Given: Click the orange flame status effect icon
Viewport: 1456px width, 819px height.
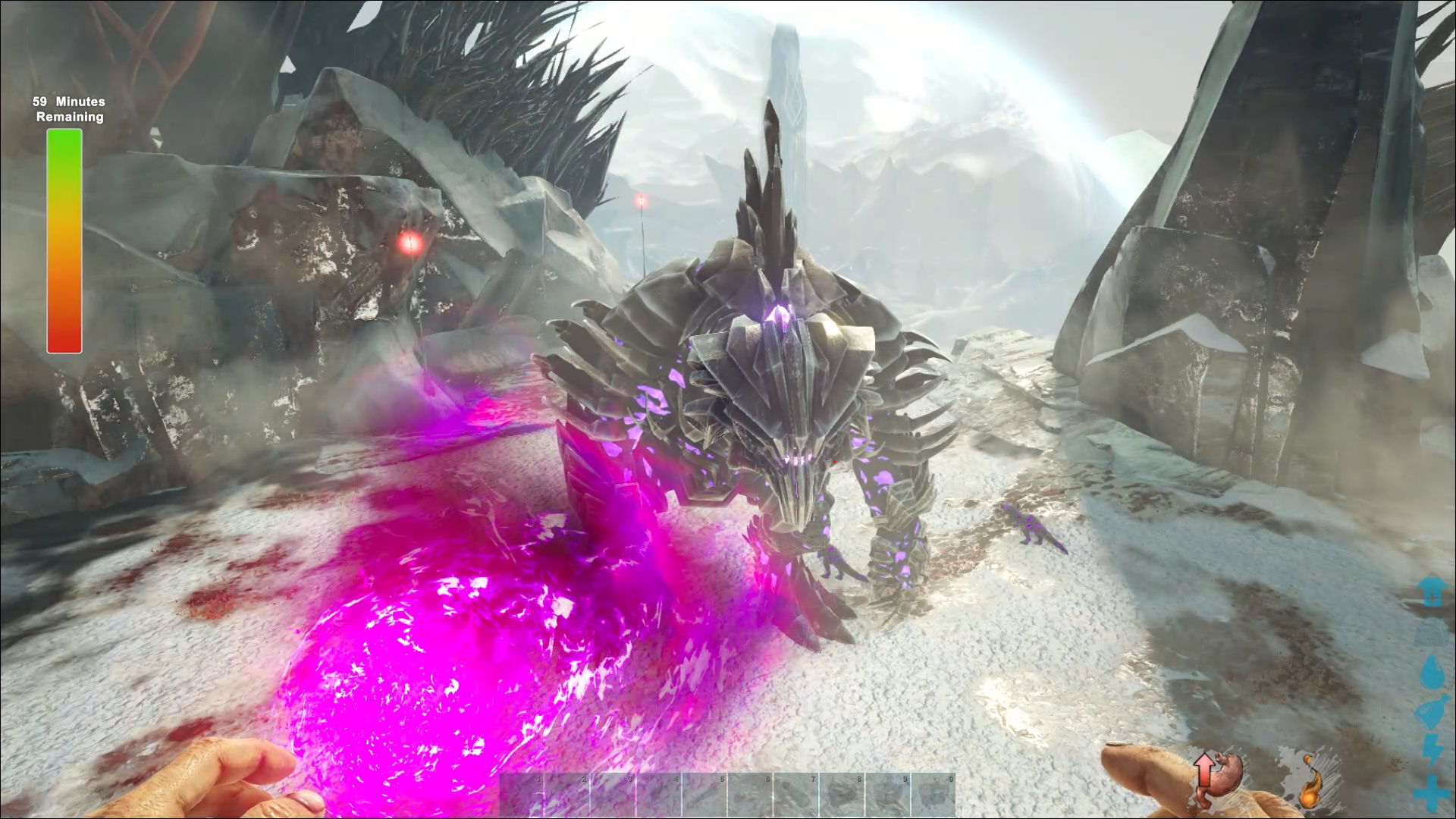Looking at the screenshot, I should tap(1310, 781).
